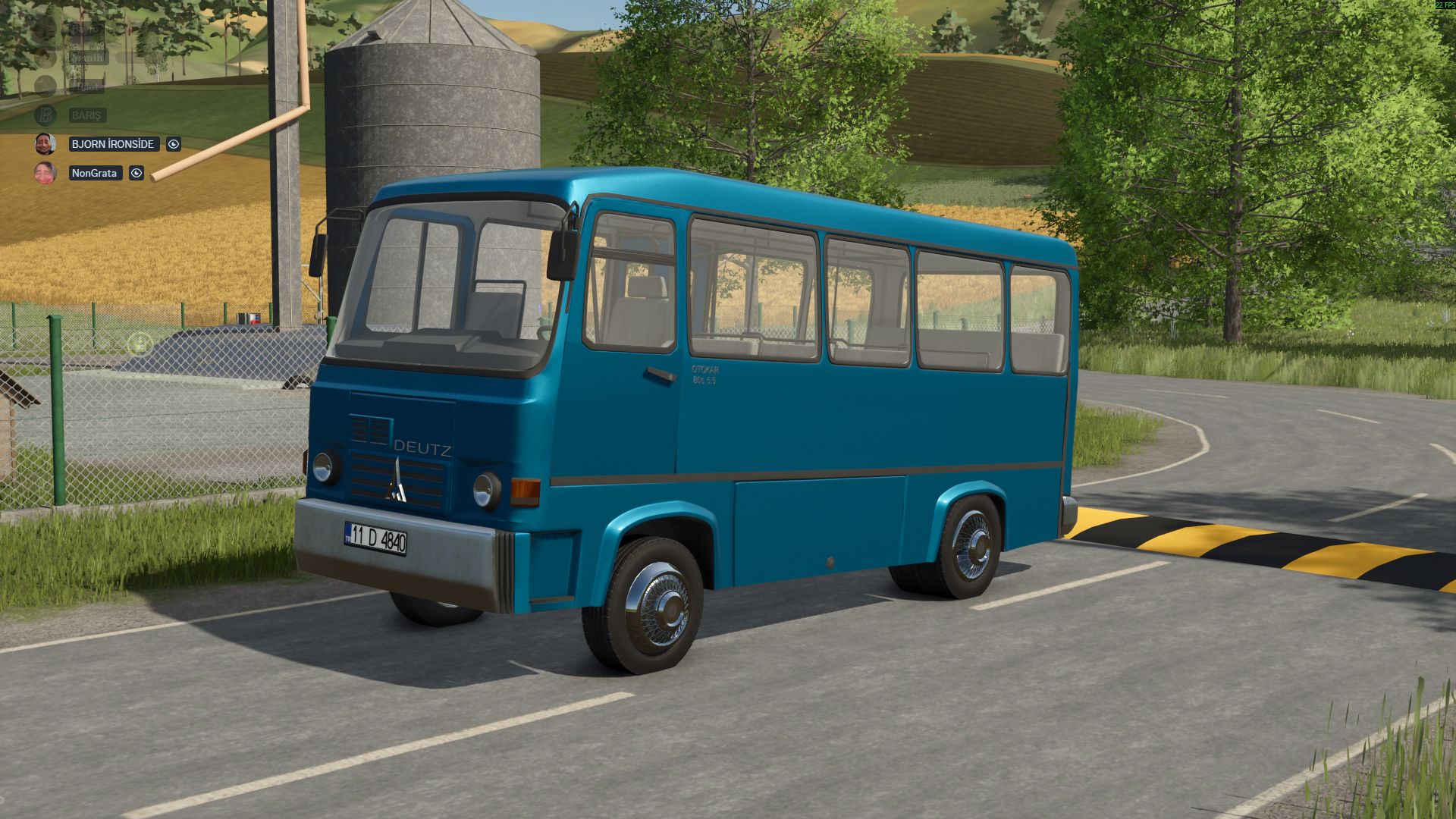Click NonGrata's avatar picture
This screenshot has width=1456, height=819.
click(45, 173)
